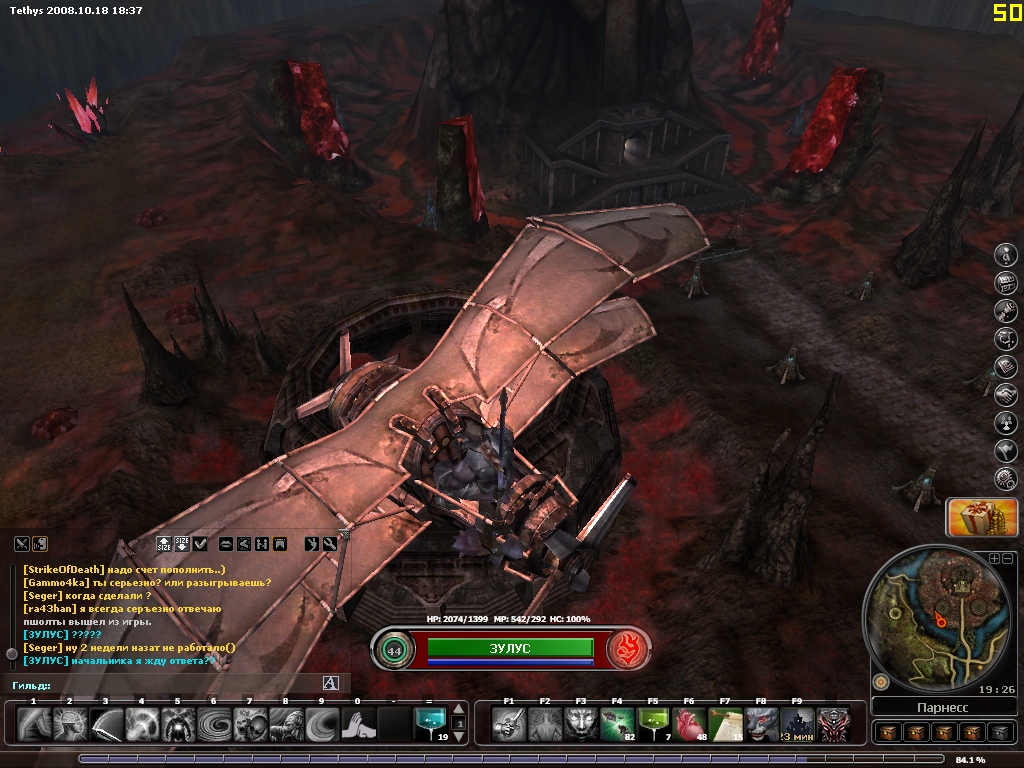Click the minimap
Screen dimensions: 1024x768
pyautogui.click(x=940, y=618)
